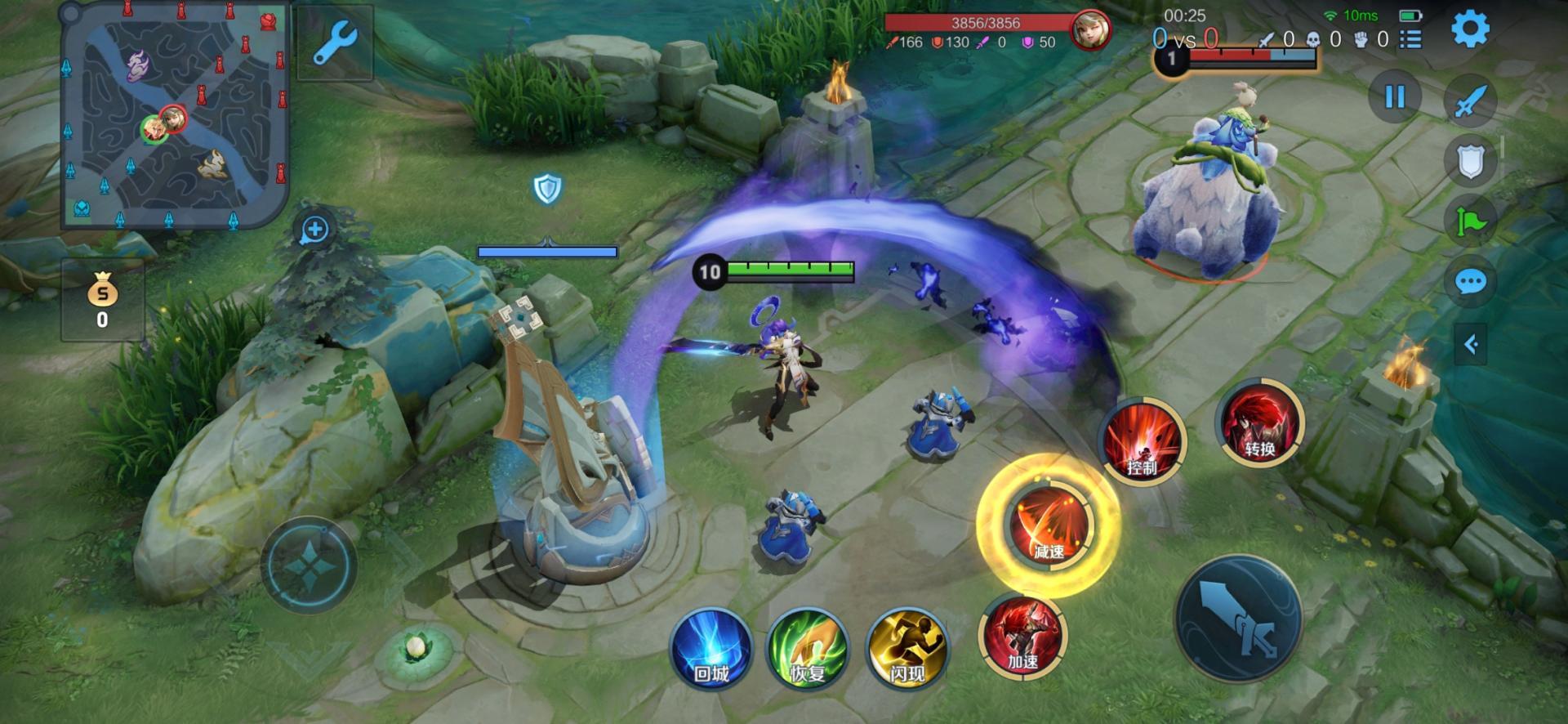Activate the 加速 speed-up skill
The image size is (1568, 724).
coord(1022,637)
